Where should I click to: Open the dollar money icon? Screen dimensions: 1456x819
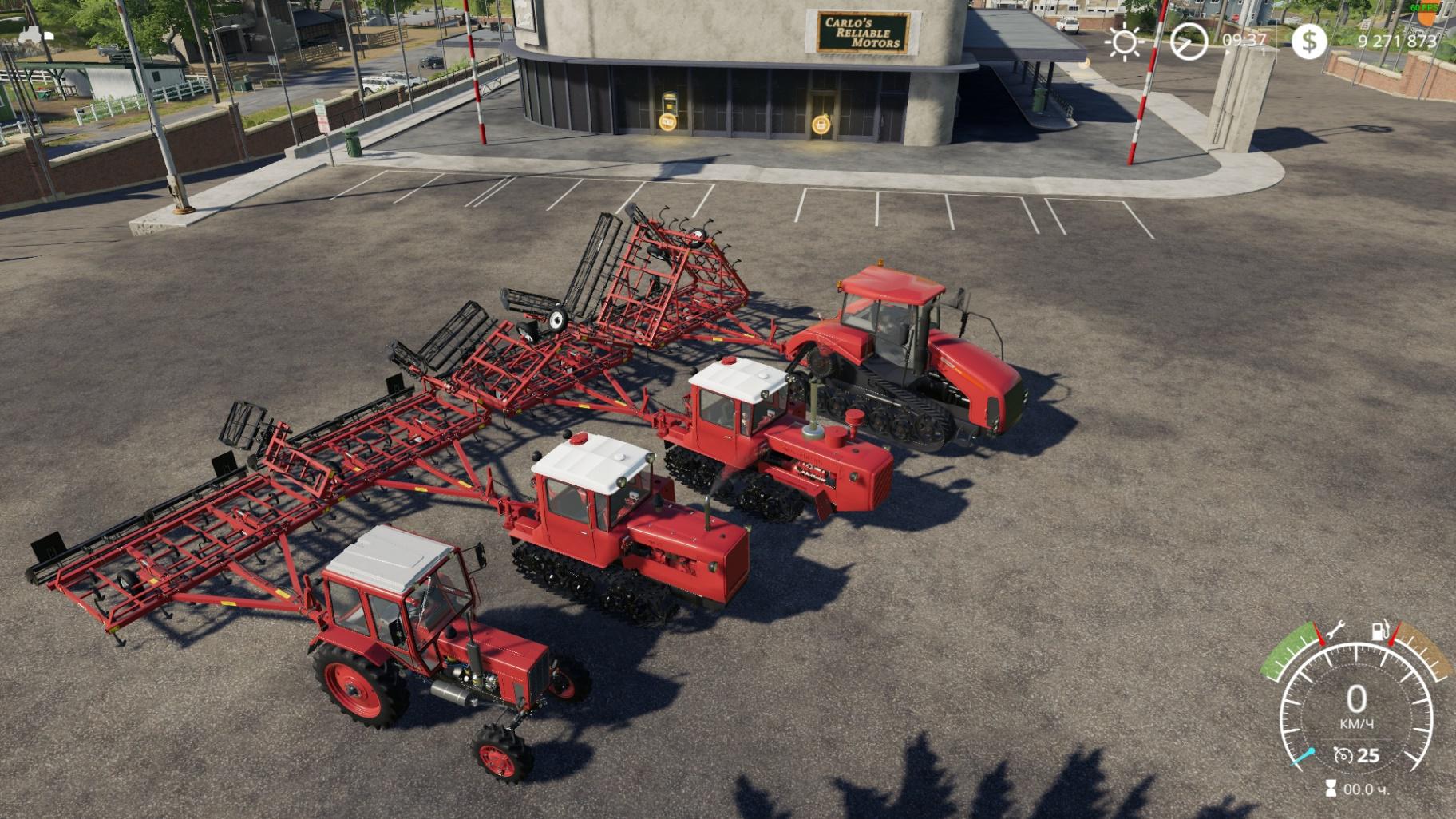click(1309, 41)
